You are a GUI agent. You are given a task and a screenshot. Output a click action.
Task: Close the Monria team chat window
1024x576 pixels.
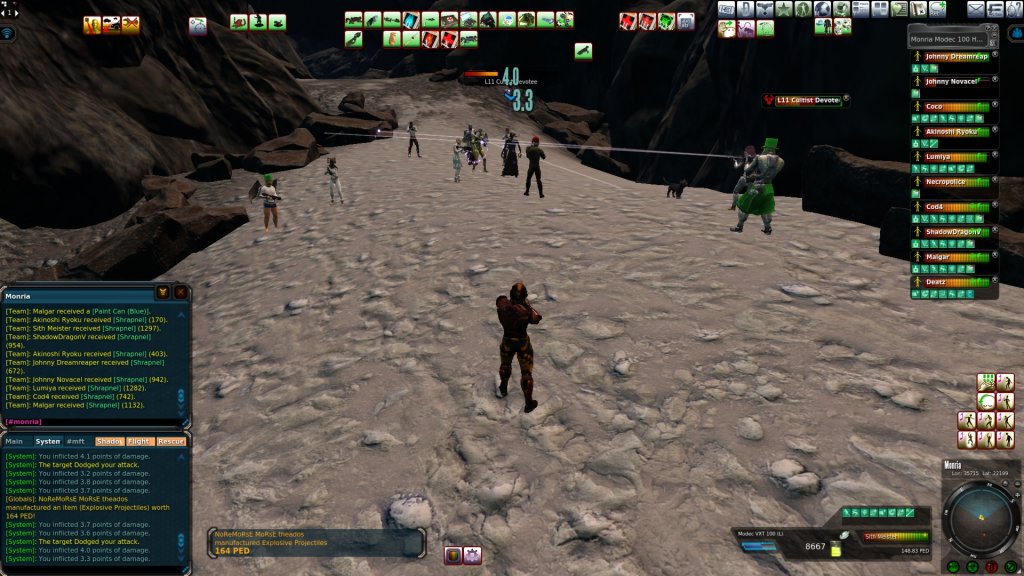180,292
